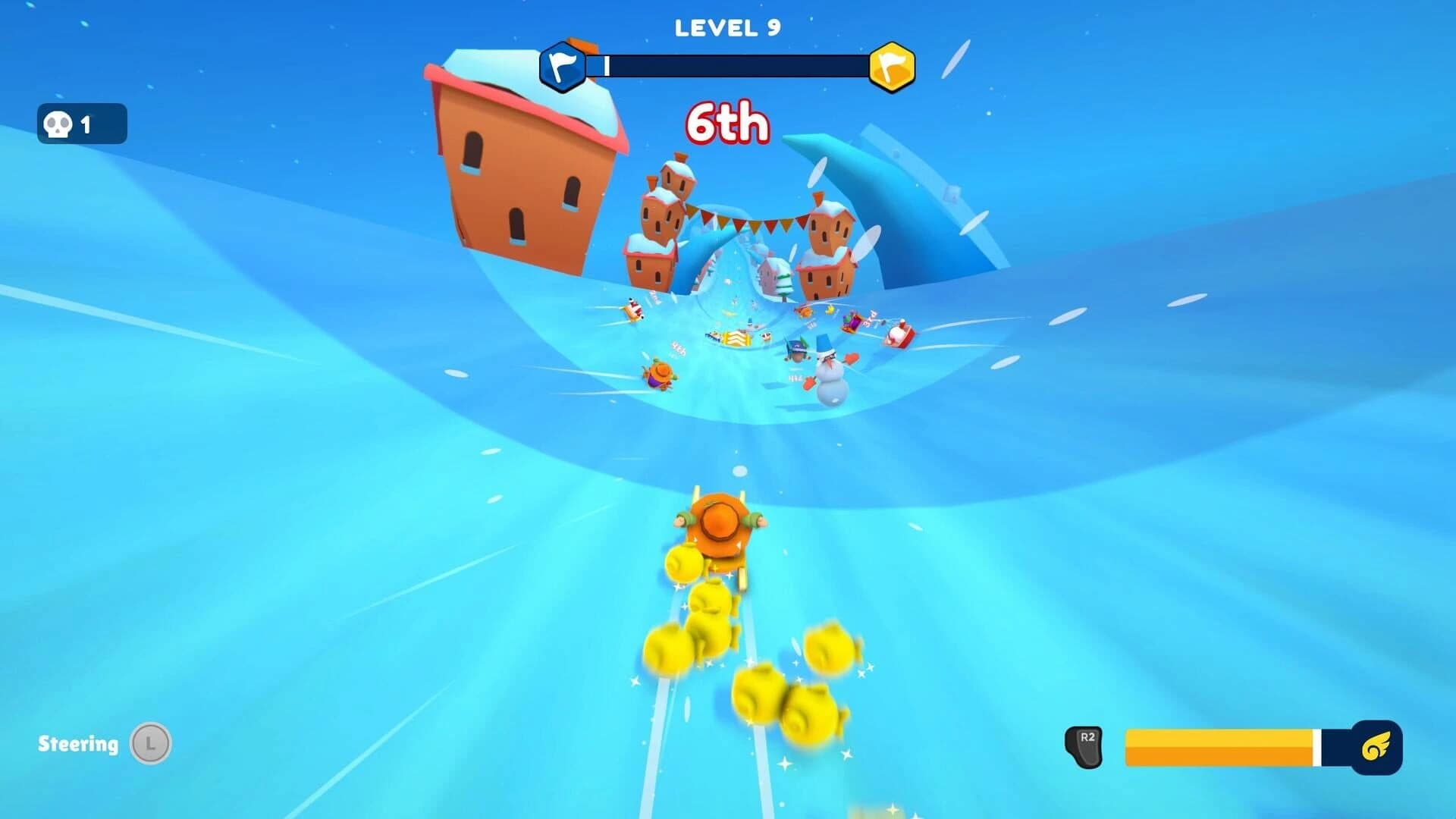
Task: Click the L stick steering icon
Action: (152, 744)
